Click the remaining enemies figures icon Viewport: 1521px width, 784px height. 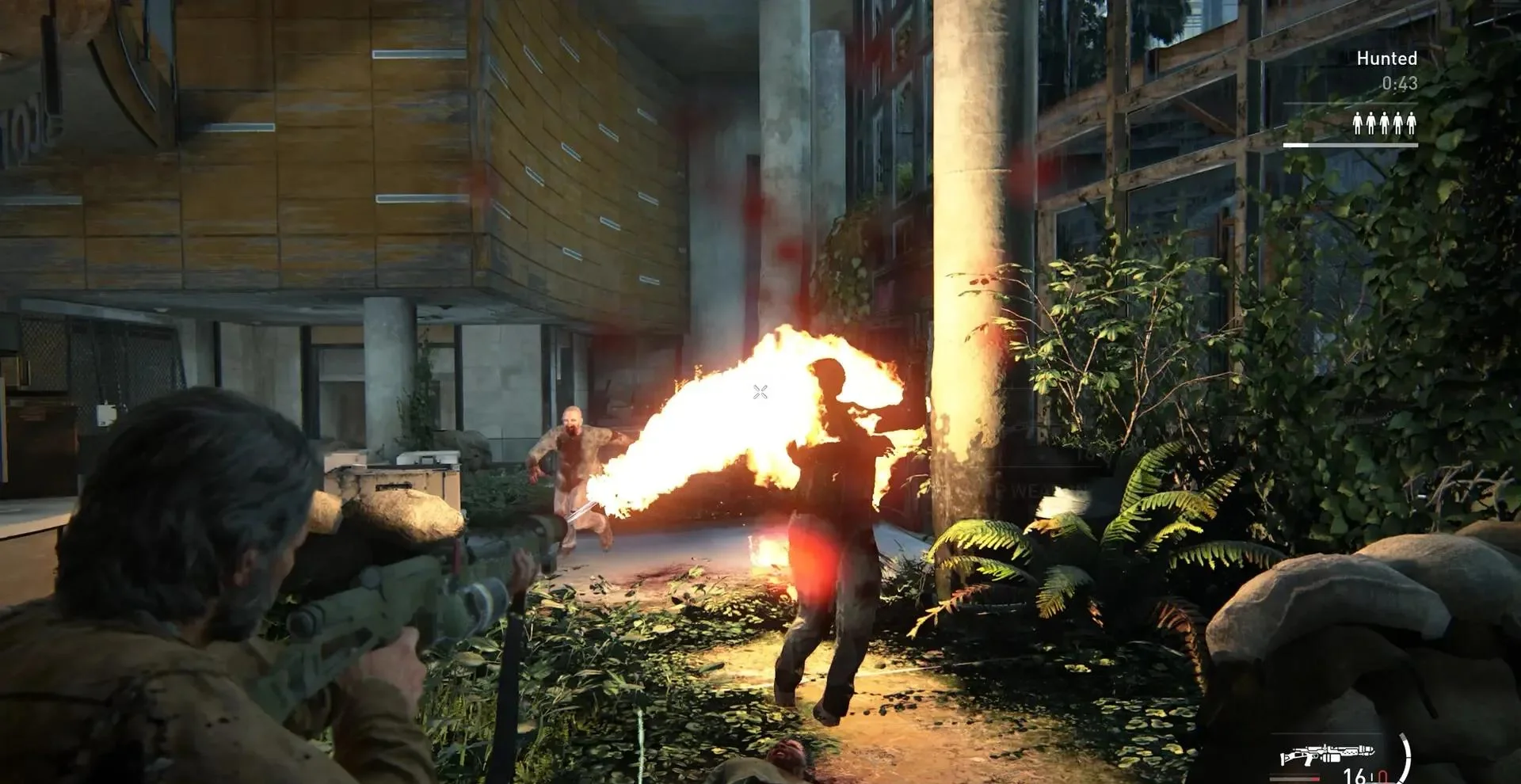1384,124
